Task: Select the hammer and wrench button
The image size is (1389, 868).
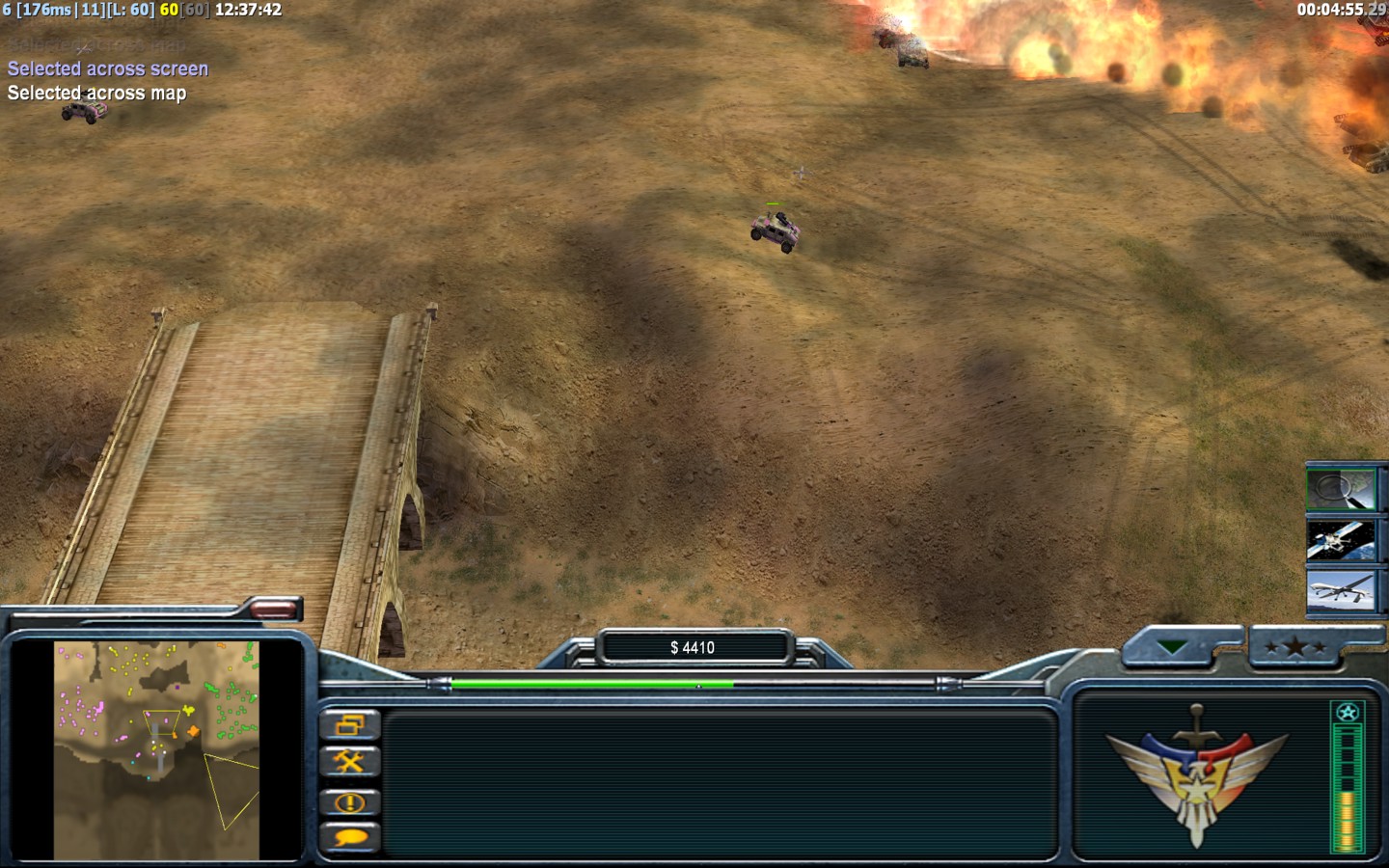Action: (349, 763)
